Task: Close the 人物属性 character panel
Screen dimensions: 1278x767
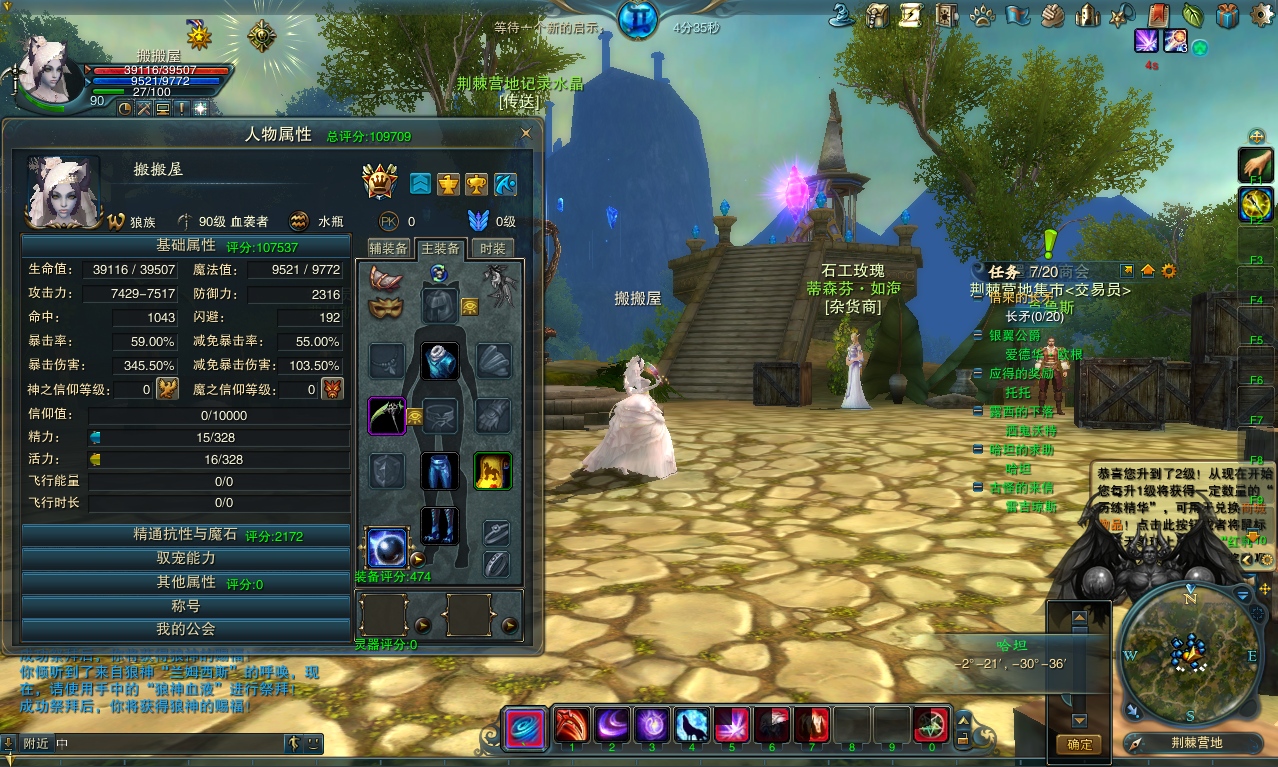Action: [526, 133]
